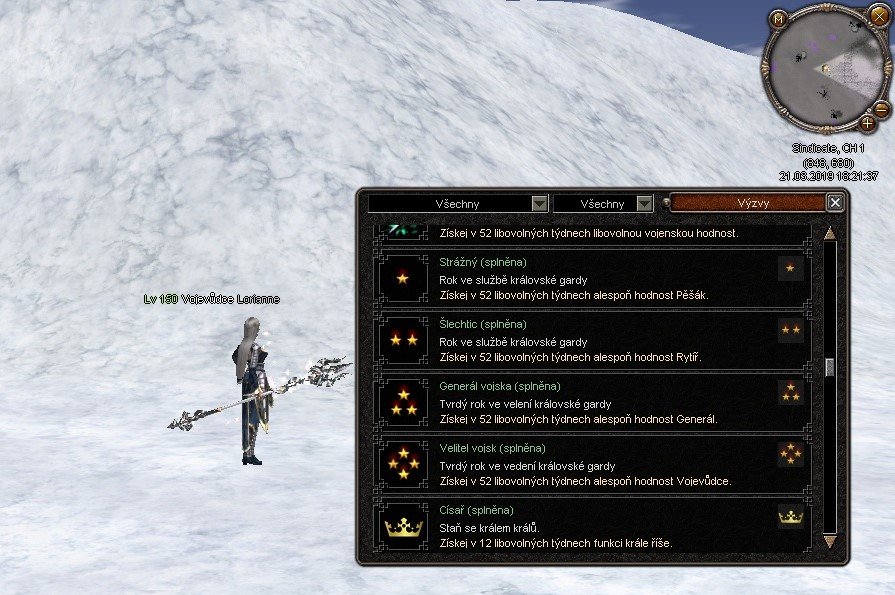Image resolution: width=895 pixels, height=595 pixels.
Task: Click the circular minimap
Action: (x=820, y=72)
